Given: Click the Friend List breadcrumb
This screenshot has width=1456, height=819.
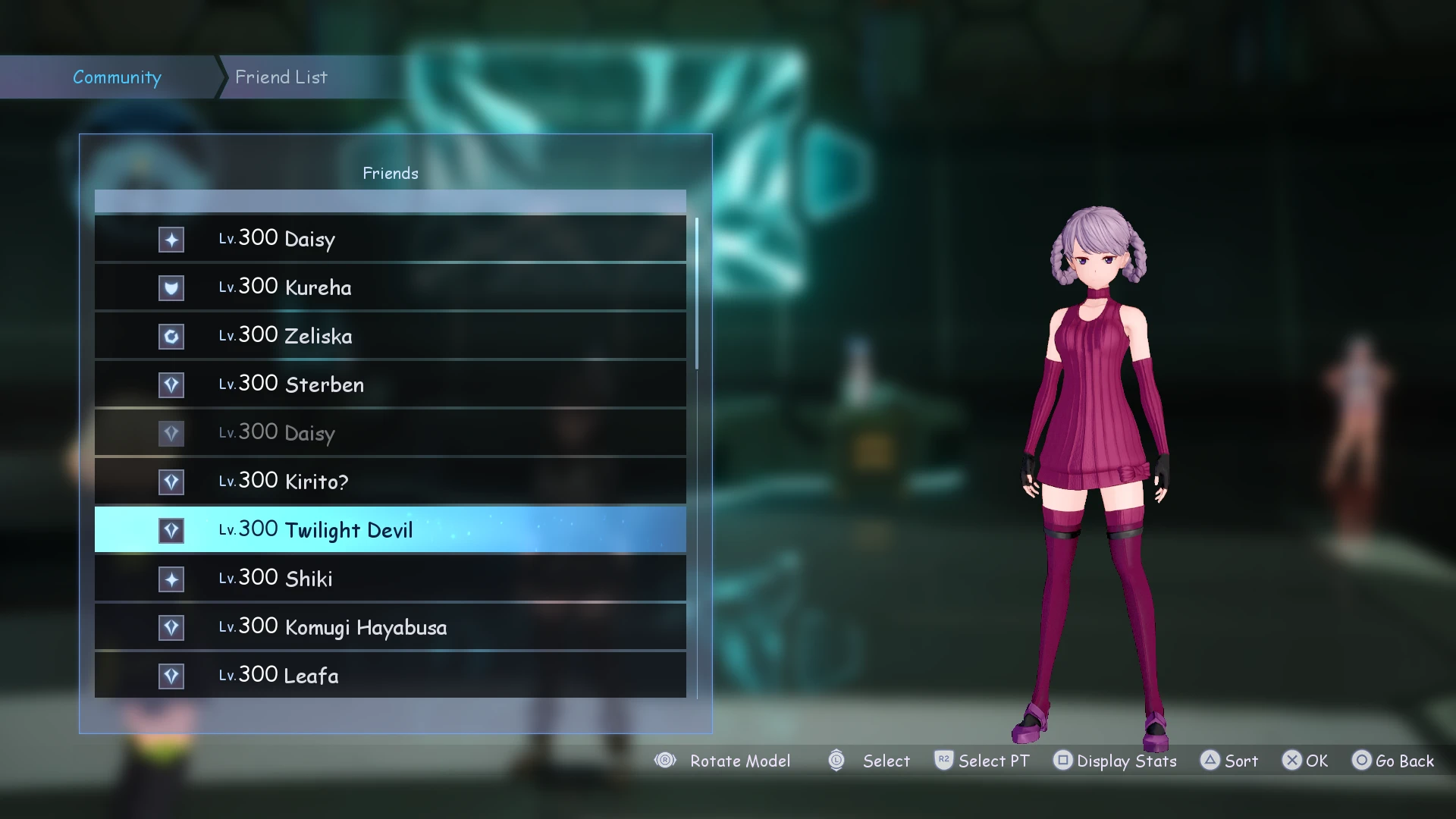Looking at the screenshot, I should pyautogui.click(x=281, y=77).
